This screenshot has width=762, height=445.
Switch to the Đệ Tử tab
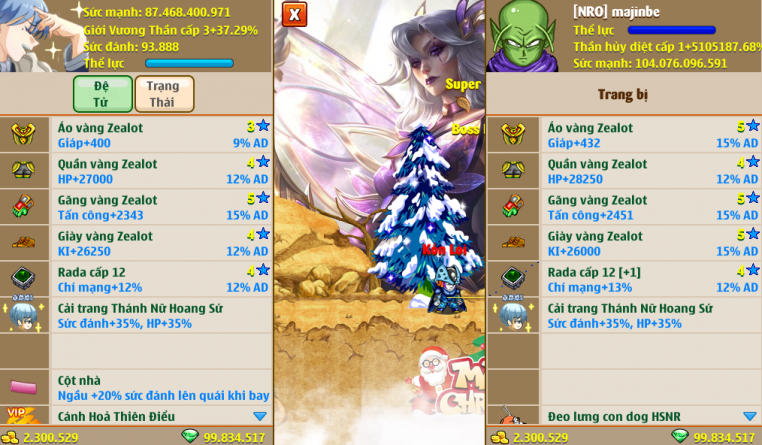[x=103, y=93]
